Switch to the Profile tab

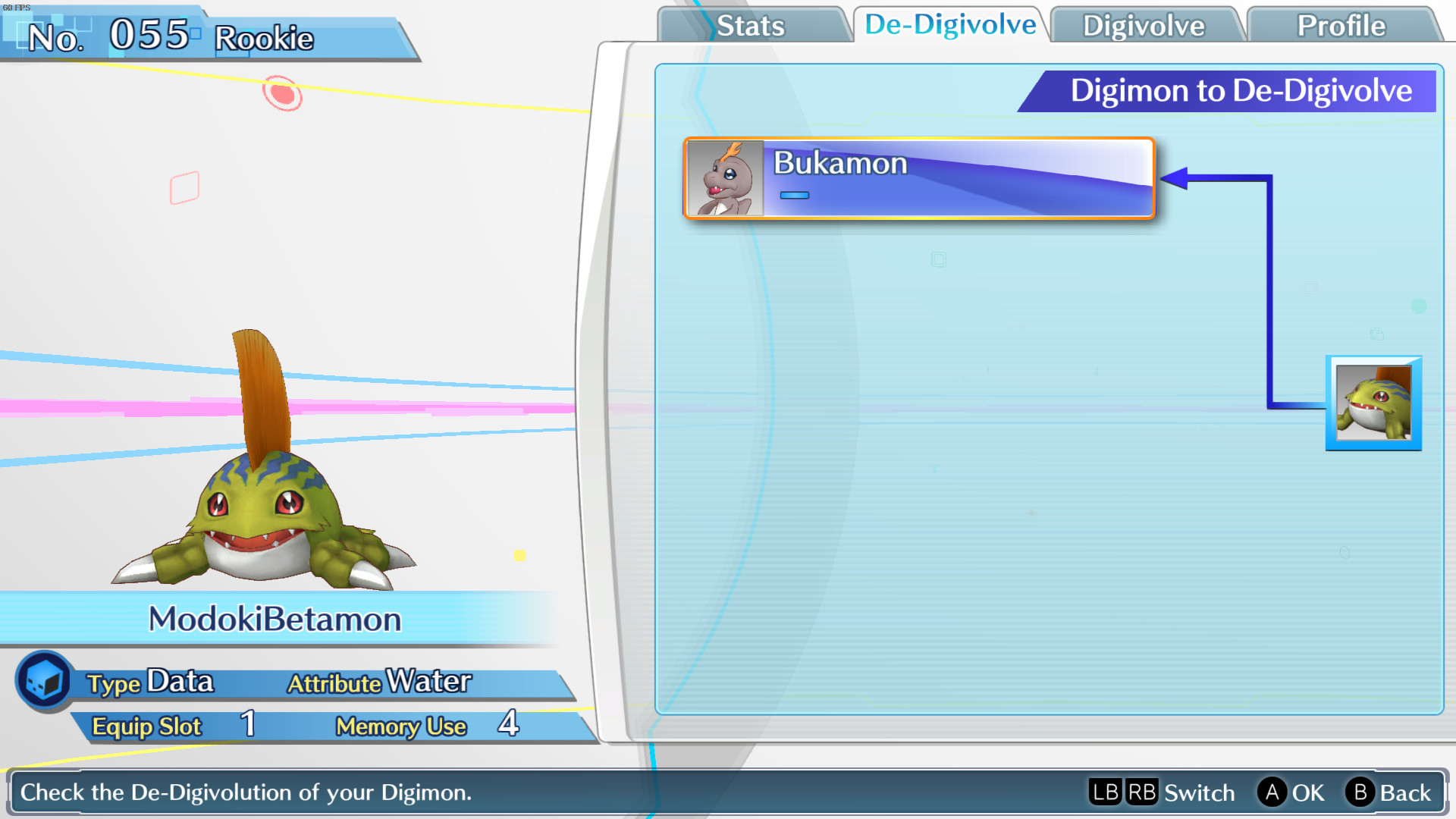tap(1339, 25)
